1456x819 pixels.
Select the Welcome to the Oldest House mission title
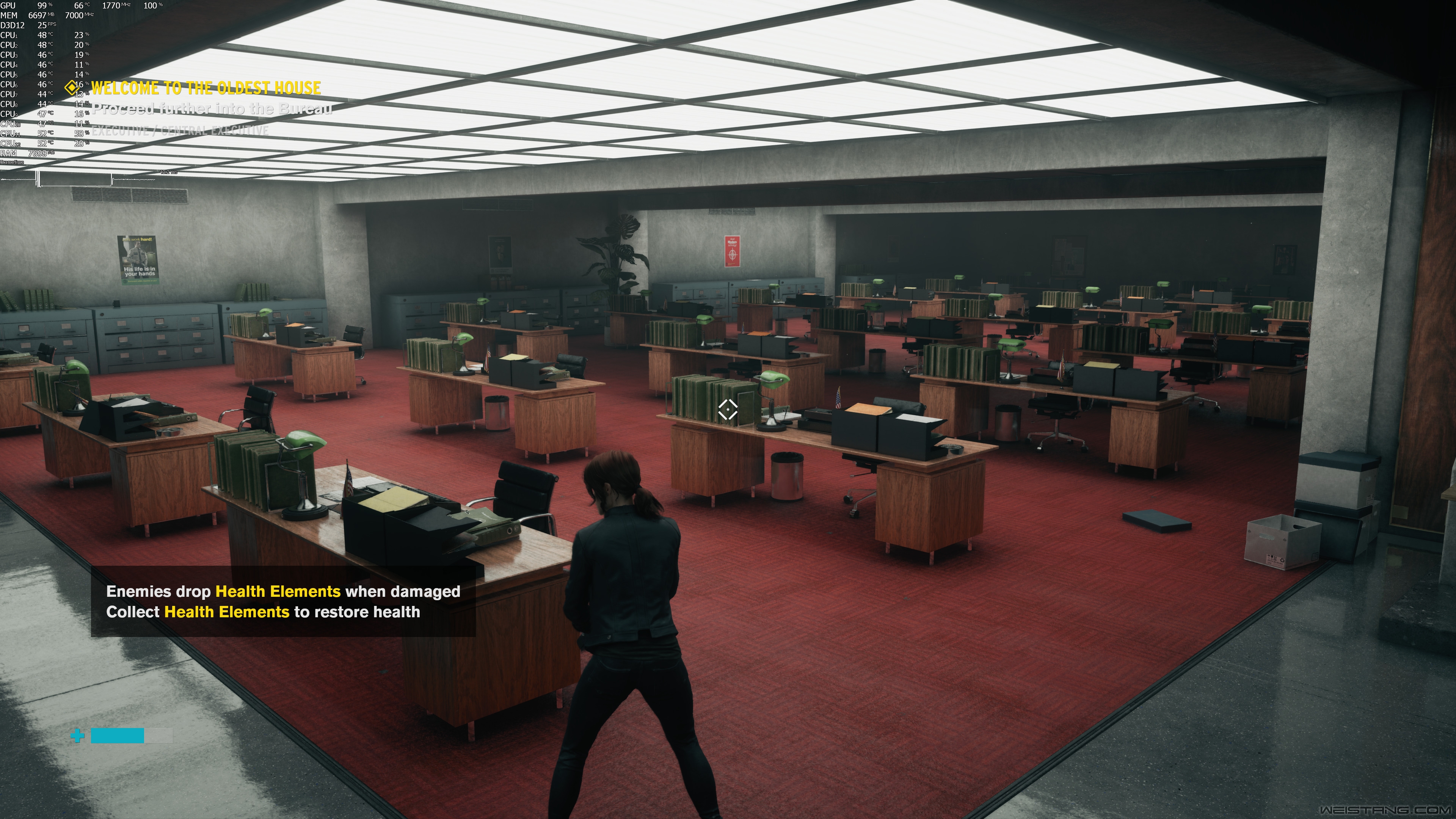point(206,88)
